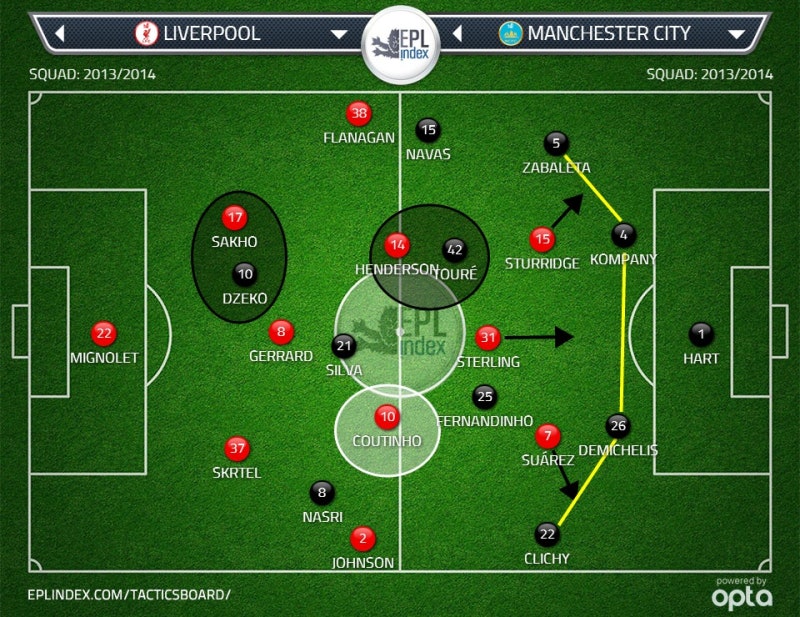Pick Gerrard's number 8 marker
The width and height of the screenshot is (800, 617).
(x=282, y=332)
